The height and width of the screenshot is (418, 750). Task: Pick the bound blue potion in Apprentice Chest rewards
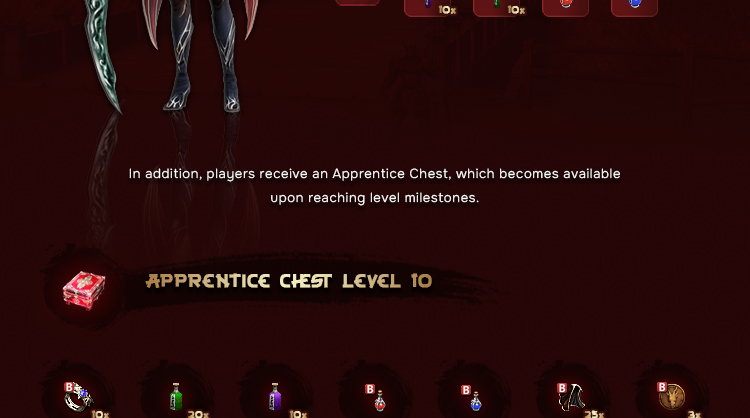475,400
